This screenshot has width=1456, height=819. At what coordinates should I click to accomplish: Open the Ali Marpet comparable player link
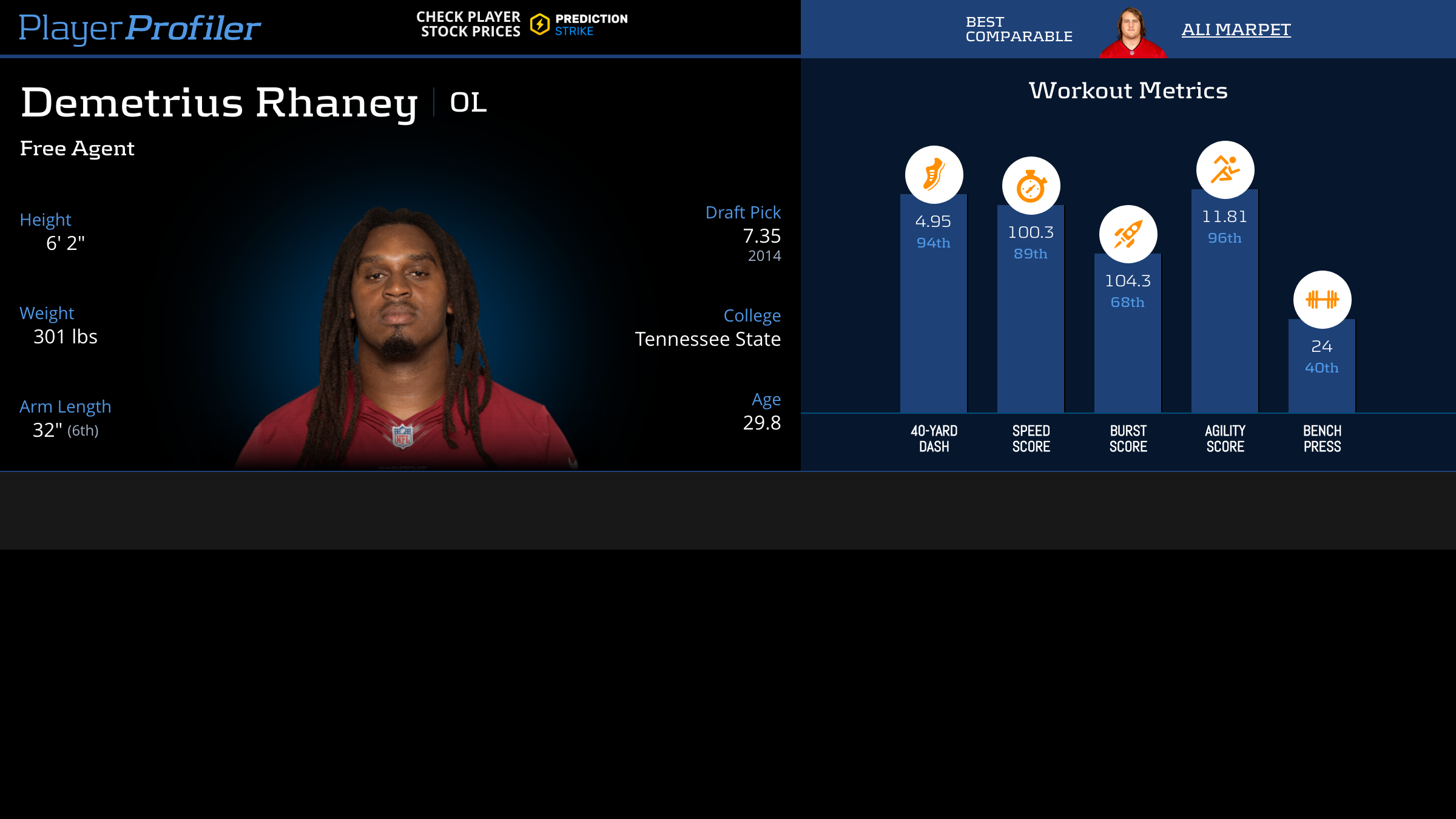[x=1236, y=29]
